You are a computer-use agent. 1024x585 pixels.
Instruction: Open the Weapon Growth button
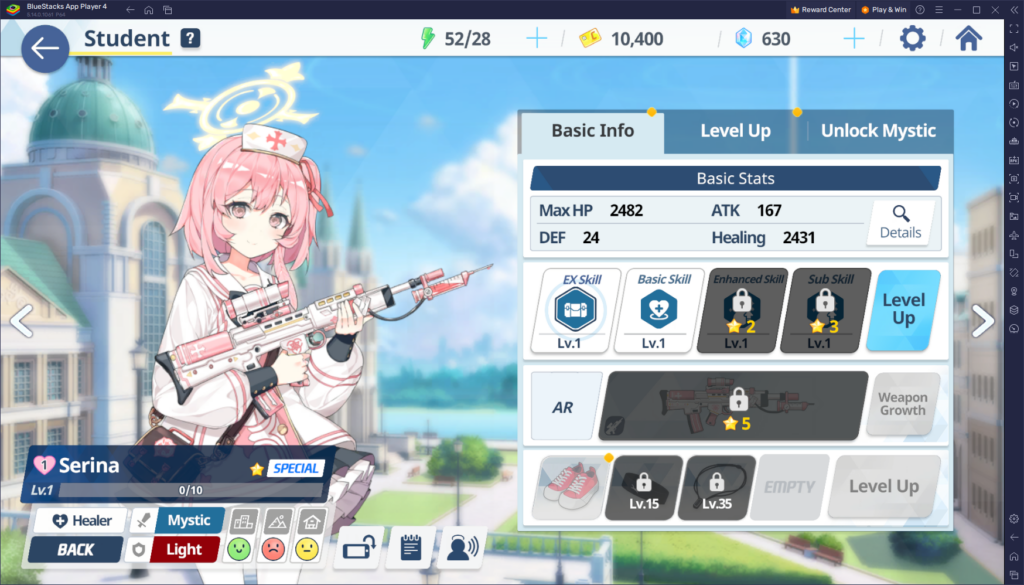pos(902,404)
